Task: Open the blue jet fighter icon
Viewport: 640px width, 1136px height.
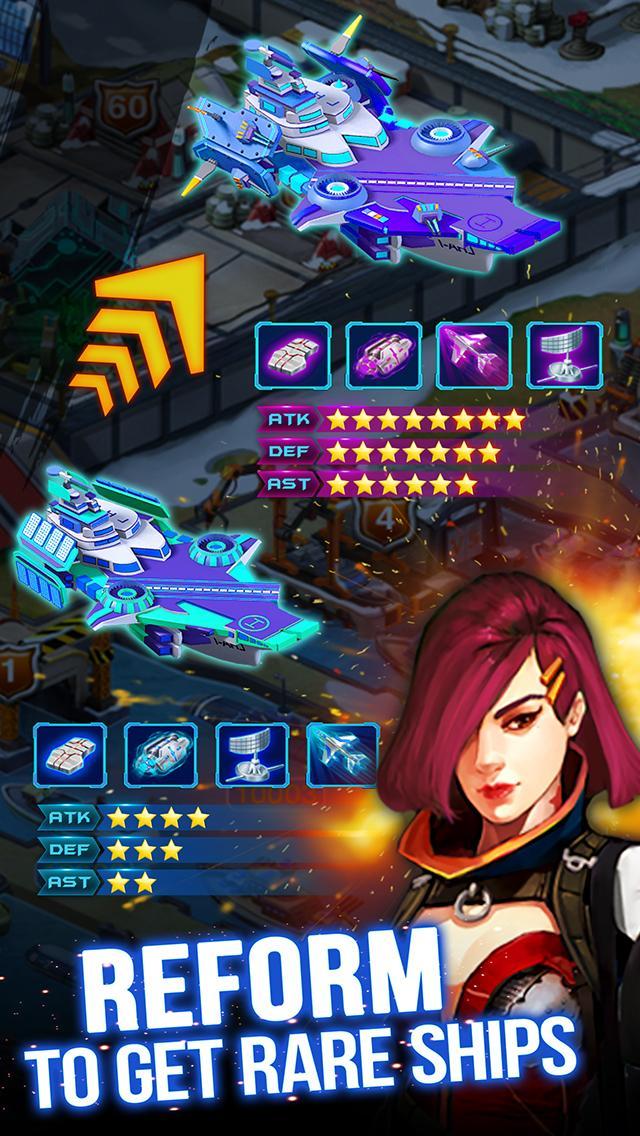Action: 342,755
